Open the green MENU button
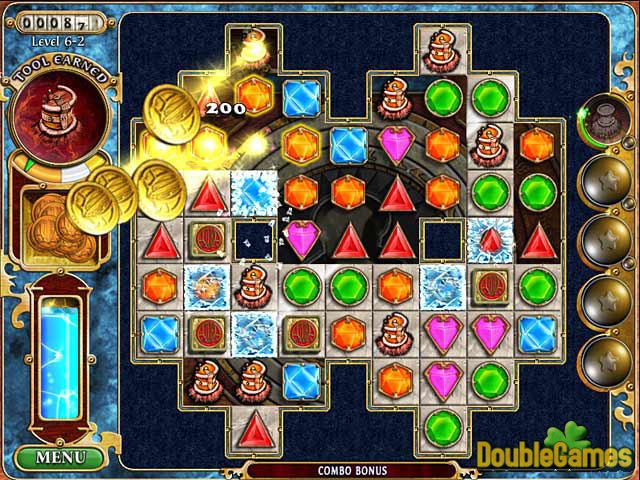The width and height of the screenshot is (640, 480). pos(60,459)
